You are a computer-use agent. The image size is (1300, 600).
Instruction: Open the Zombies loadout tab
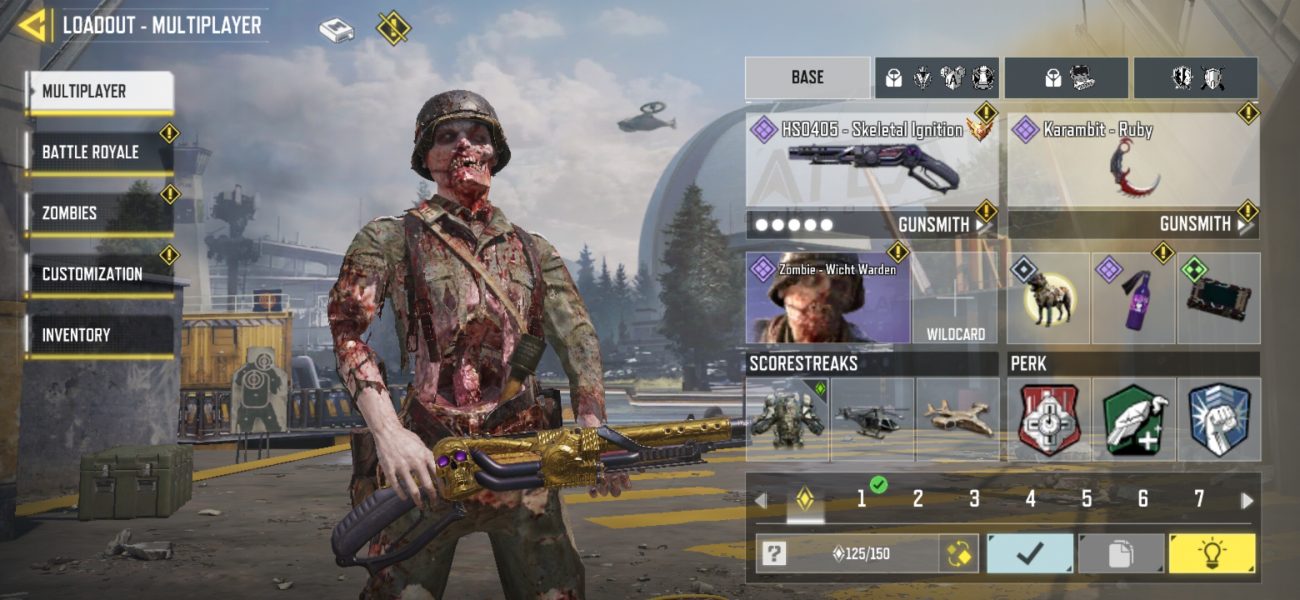click(x=100, y=213)
